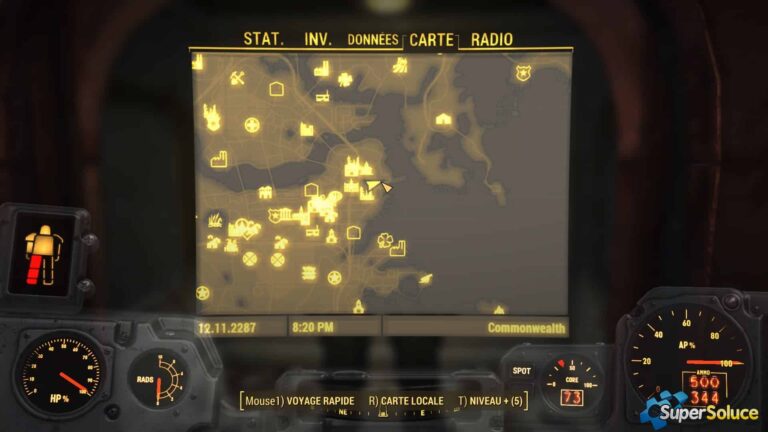This screenshot has width=768, height=432.
Task: Switch to the STAT. tab
Action: pyautogui.click(x=264, y=40)
